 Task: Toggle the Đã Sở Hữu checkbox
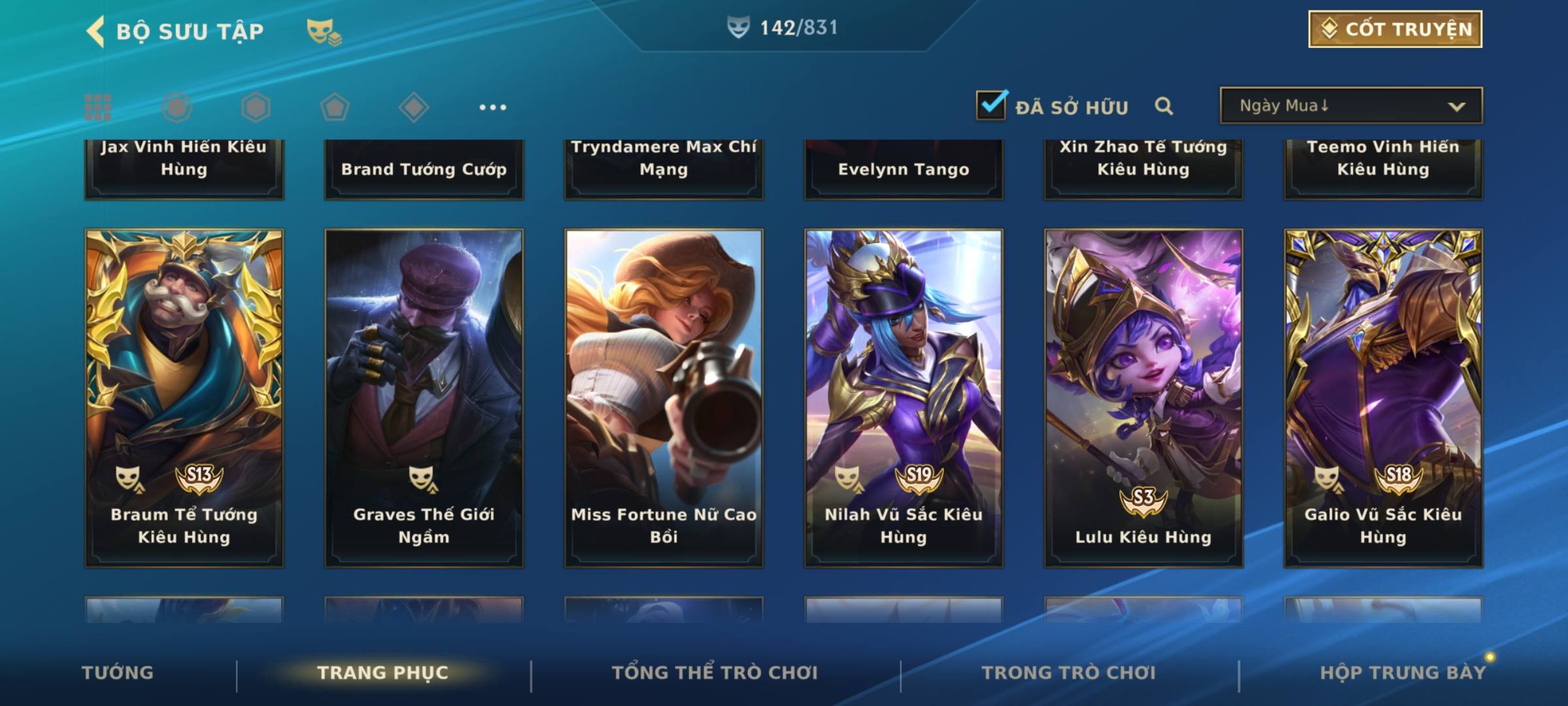coord(991,105)
